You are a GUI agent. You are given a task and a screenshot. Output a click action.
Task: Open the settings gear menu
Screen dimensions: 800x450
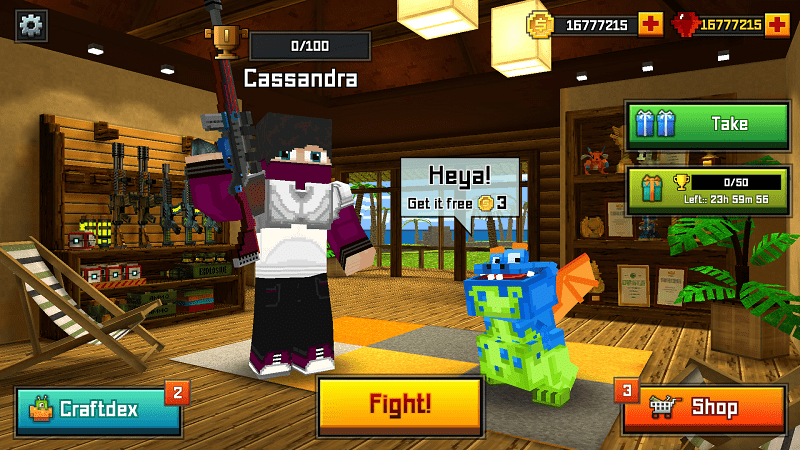(x=32, y=24)
